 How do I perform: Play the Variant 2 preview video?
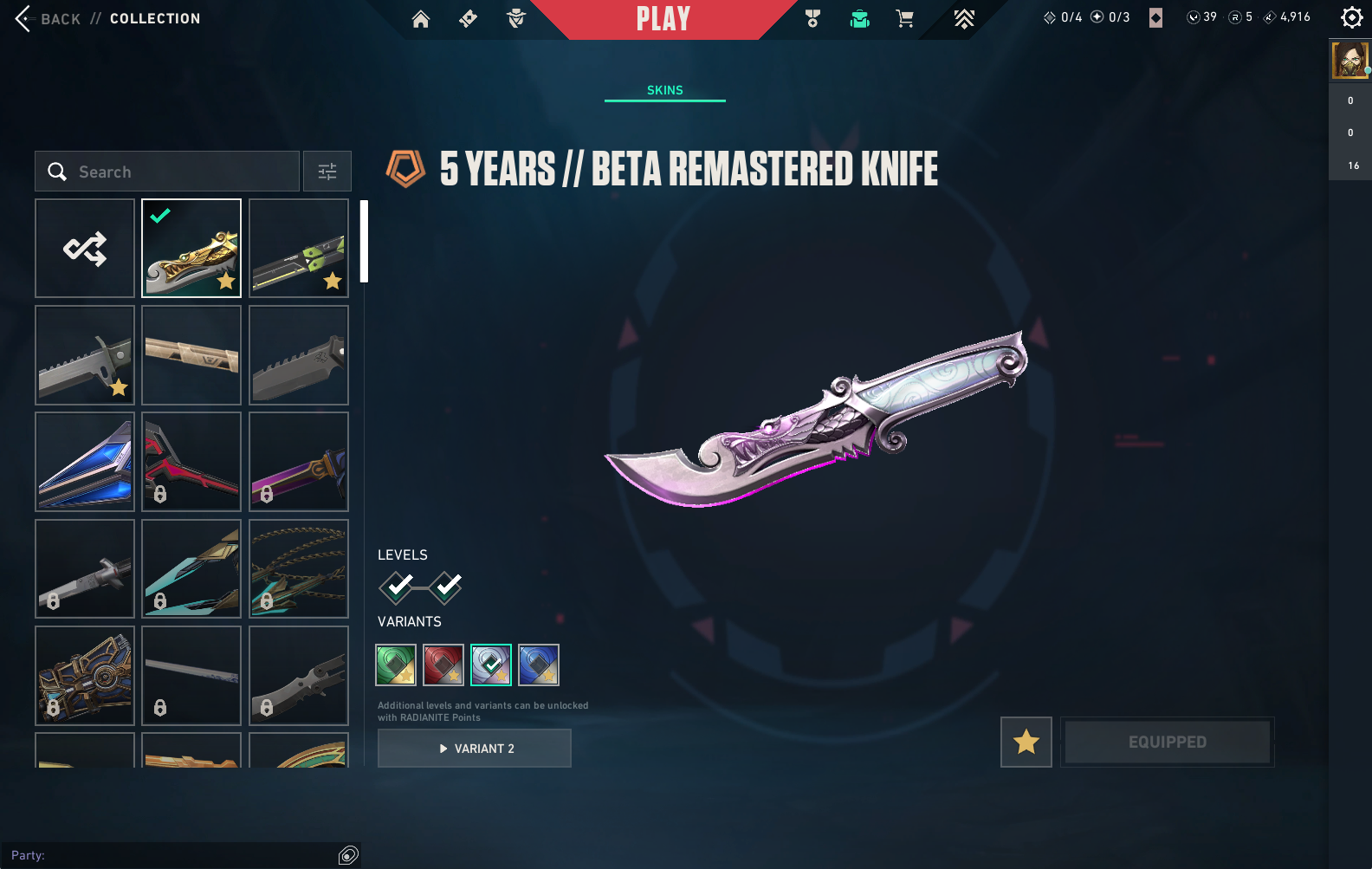coord(475,749)
